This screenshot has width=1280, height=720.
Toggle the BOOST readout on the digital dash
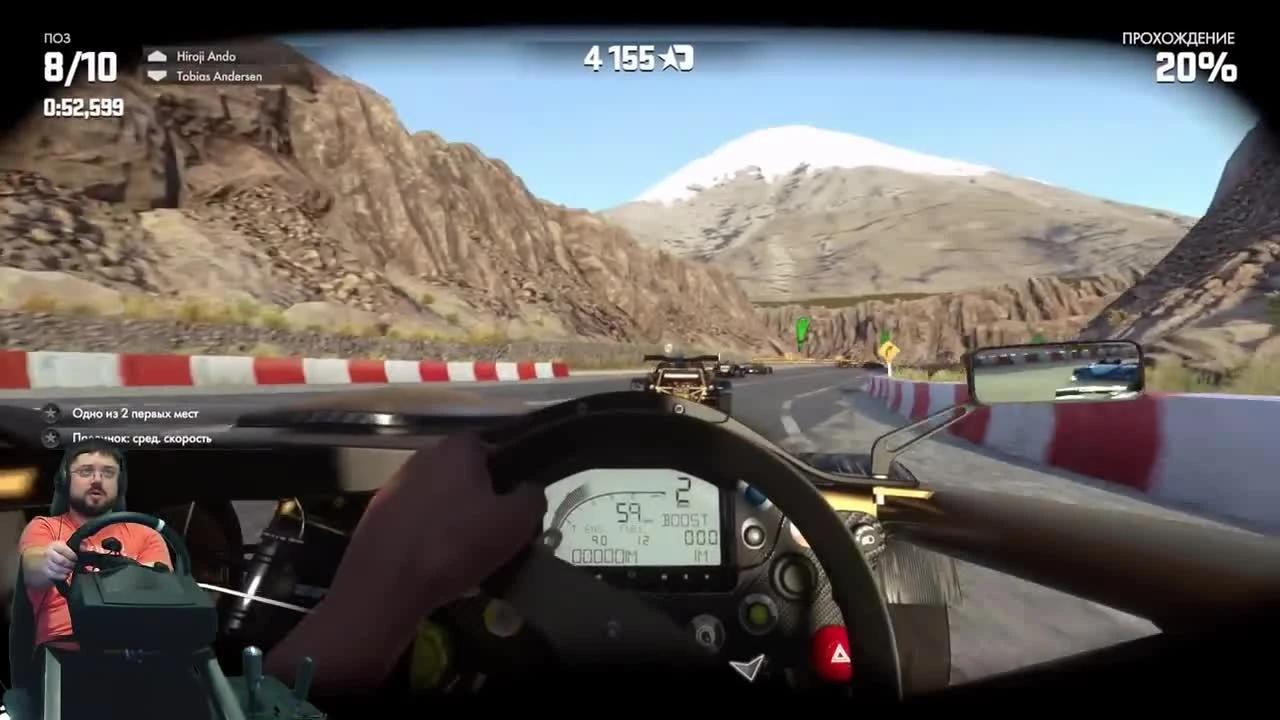[x=686, y=518]
